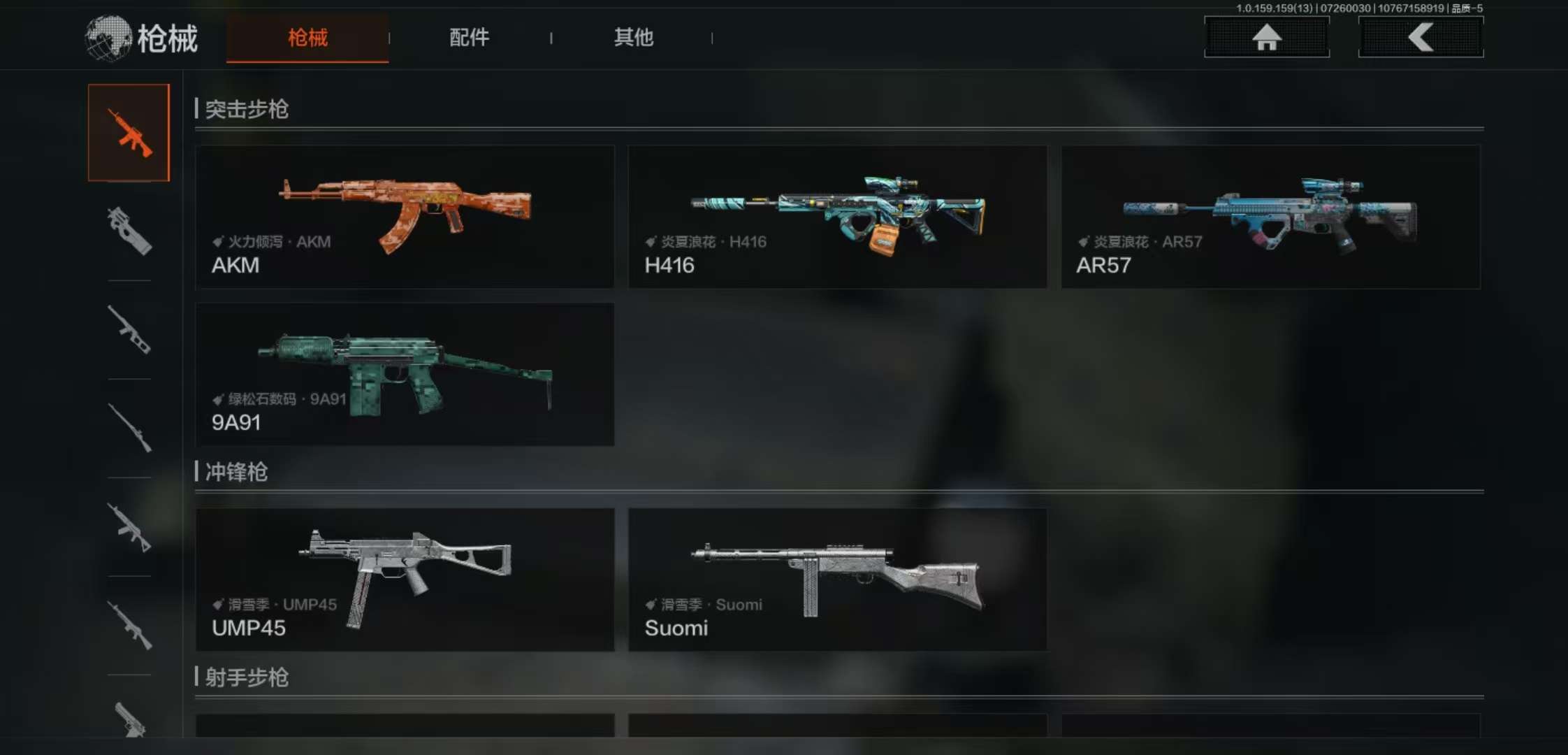The image size is (1568, 755).
Task: Switch to the 其他 tab
Action: click(x=633, y=38)
